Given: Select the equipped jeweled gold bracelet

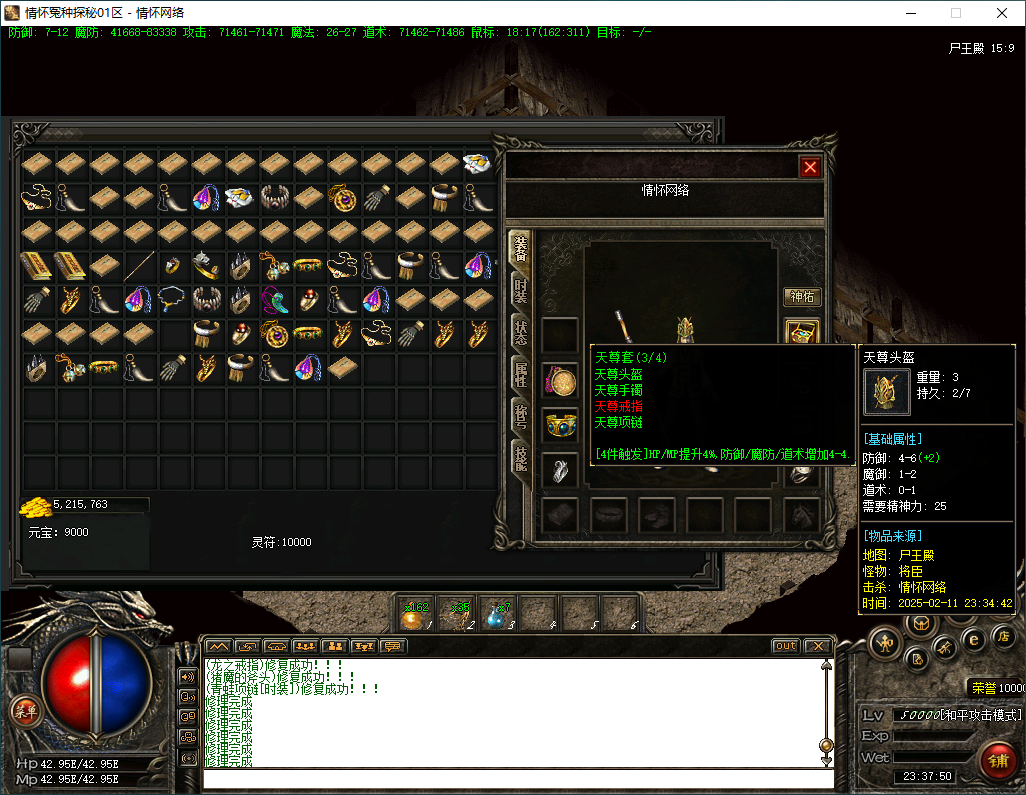Looking at the screenshot, I should click(560, 425).
